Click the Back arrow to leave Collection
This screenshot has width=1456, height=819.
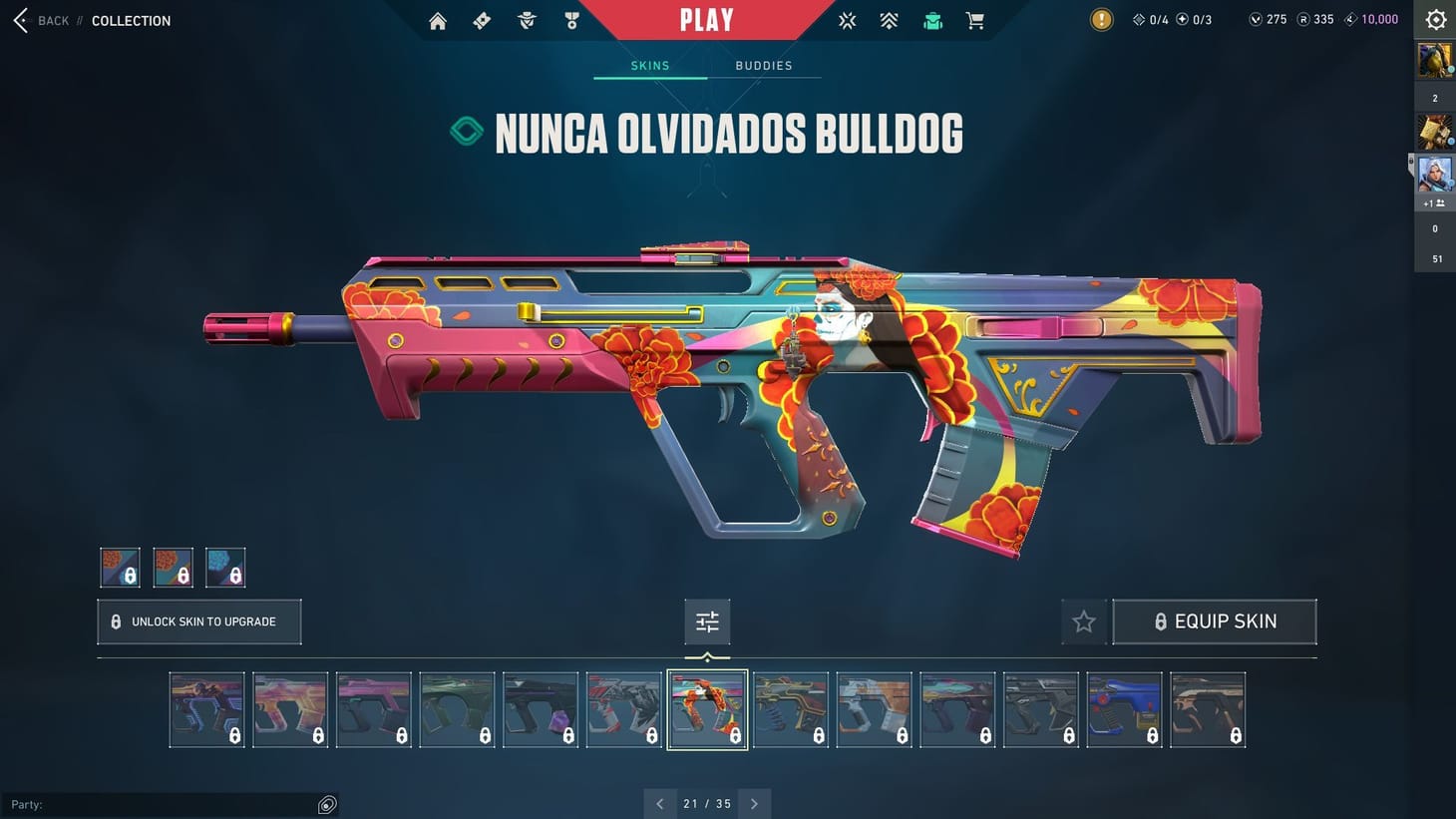tap(20, 20)
